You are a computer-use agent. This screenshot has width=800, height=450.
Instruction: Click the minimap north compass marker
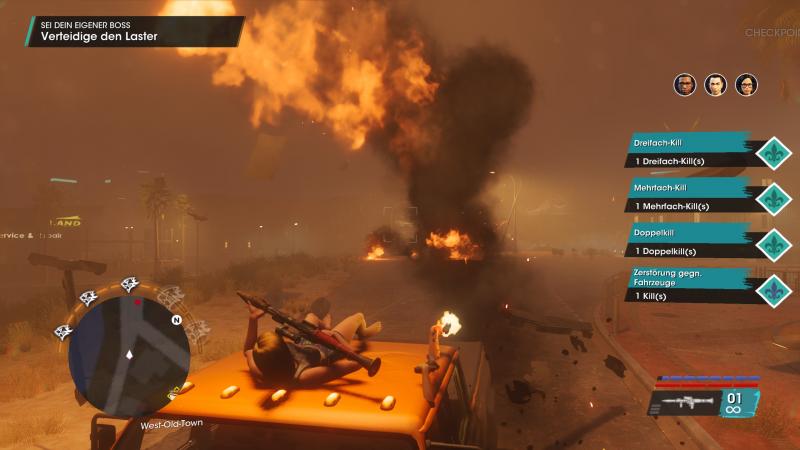coord(176,320)
